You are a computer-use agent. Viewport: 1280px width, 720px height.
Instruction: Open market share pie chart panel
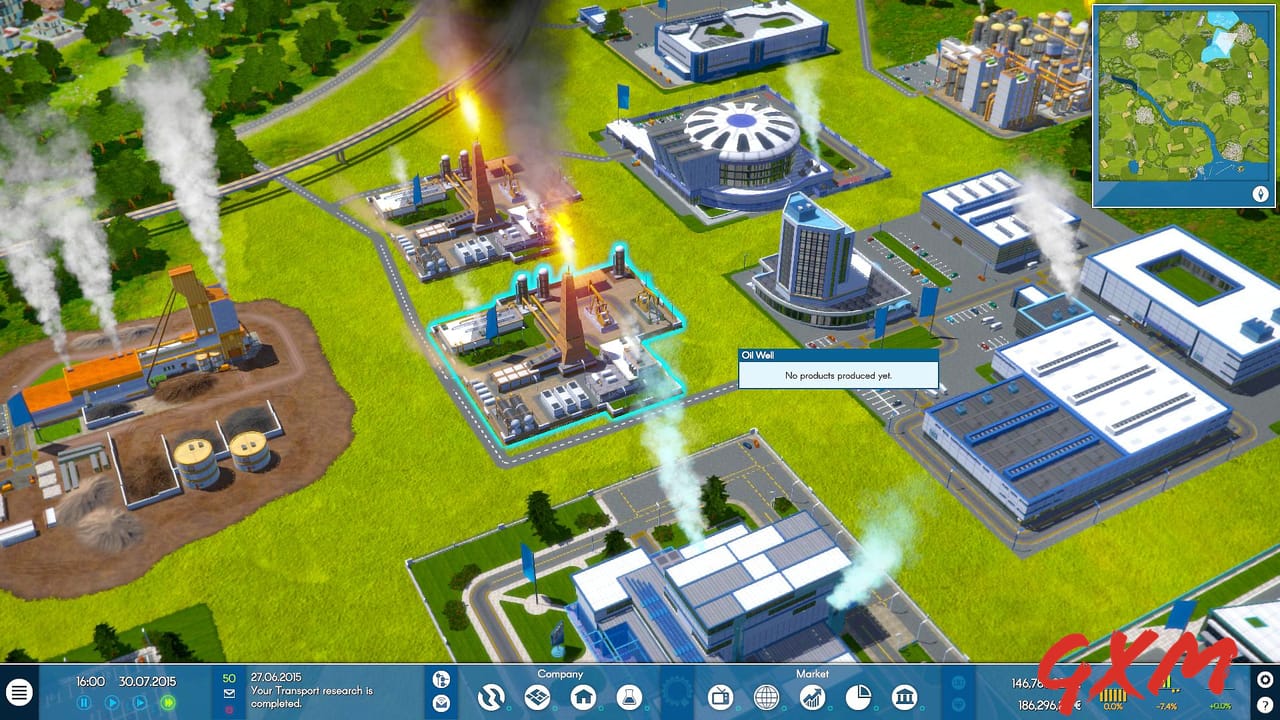860,697
